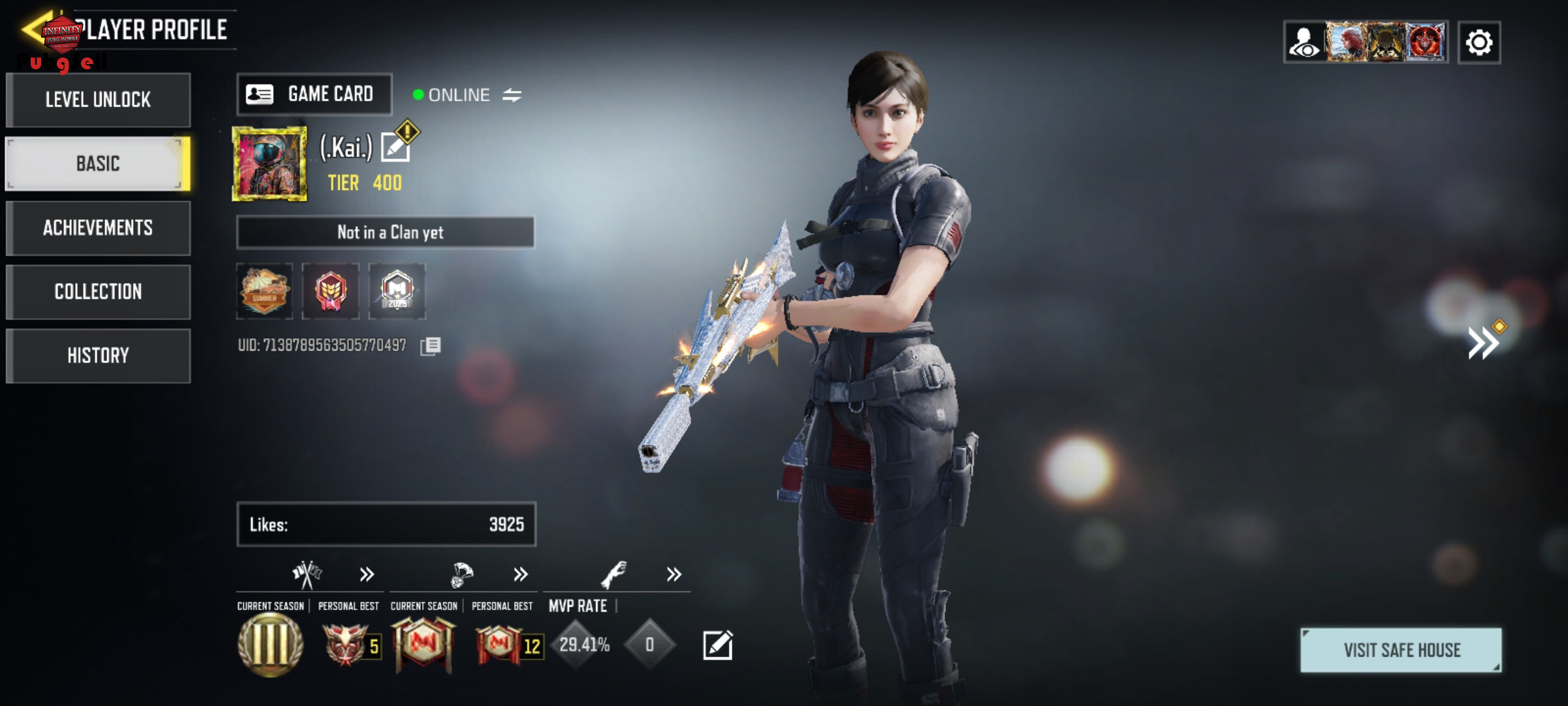Click the astronaut player avatar

click(x=270, y=163)
